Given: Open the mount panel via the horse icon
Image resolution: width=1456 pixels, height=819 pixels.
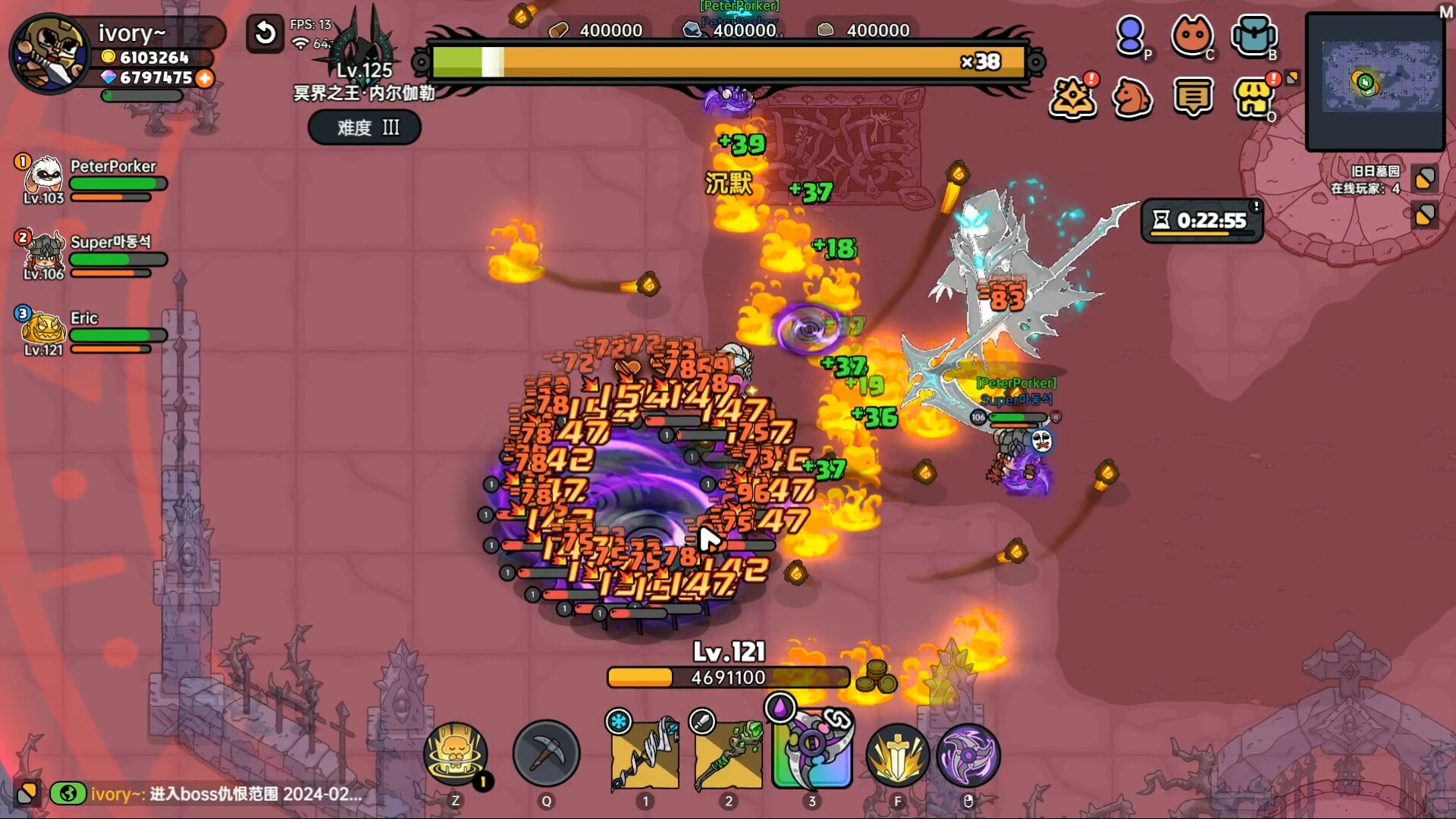Looking at the screenshot, I should 1133,97.
